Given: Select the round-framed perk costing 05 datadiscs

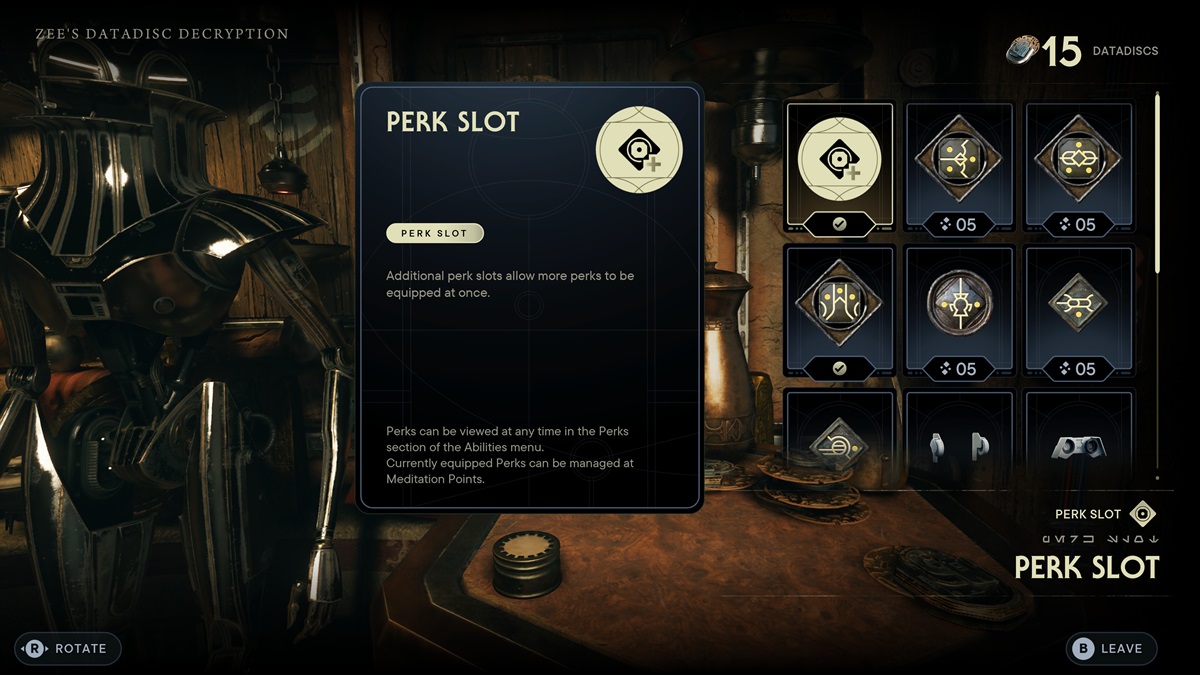Looking at the screenshot, I should (959, 313).
